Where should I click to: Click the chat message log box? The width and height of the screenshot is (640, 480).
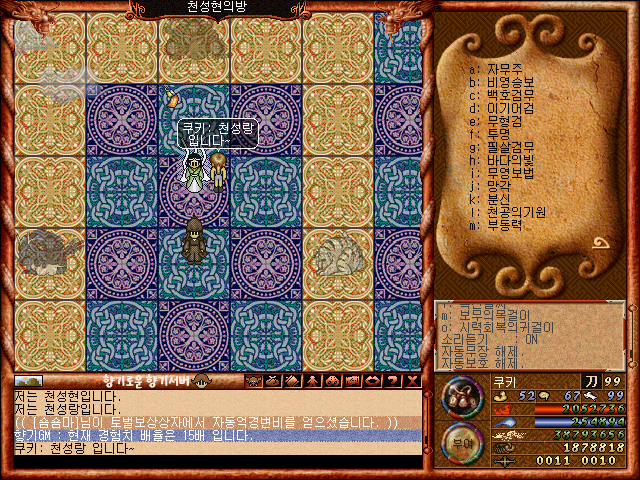pyautogui.click(x=215, y=422)
